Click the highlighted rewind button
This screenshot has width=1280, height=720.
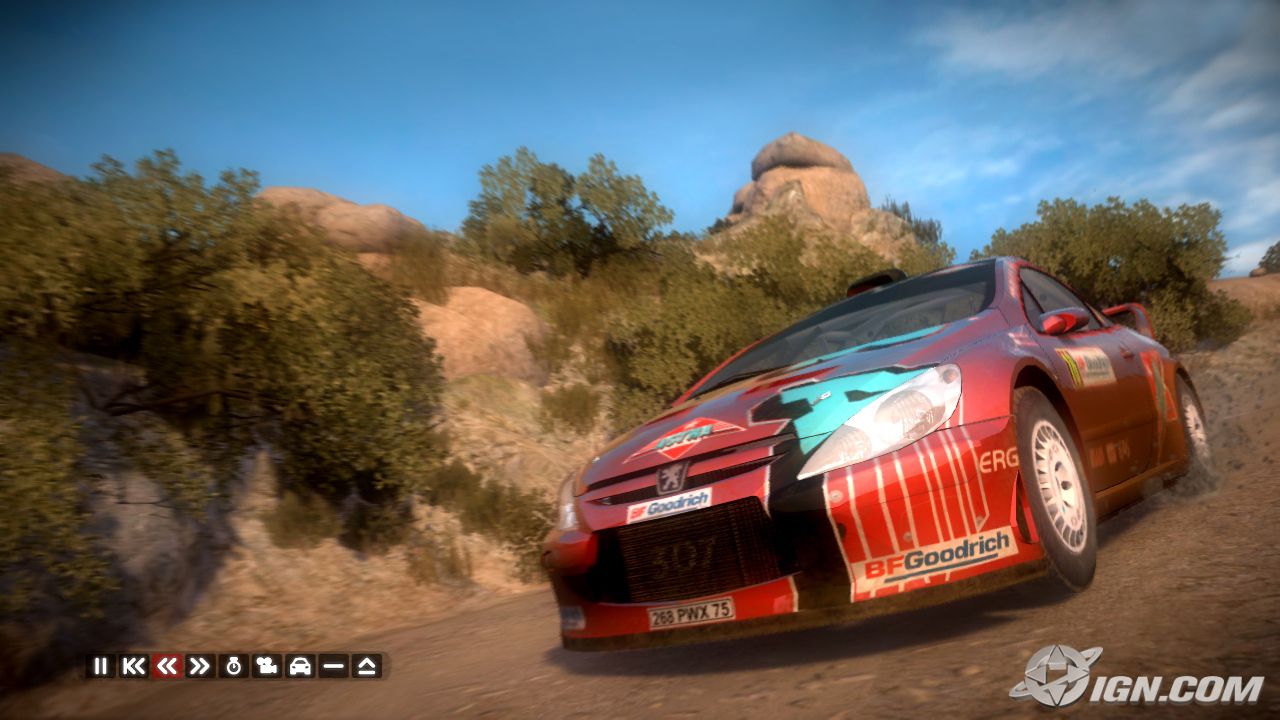pos(167,666)
